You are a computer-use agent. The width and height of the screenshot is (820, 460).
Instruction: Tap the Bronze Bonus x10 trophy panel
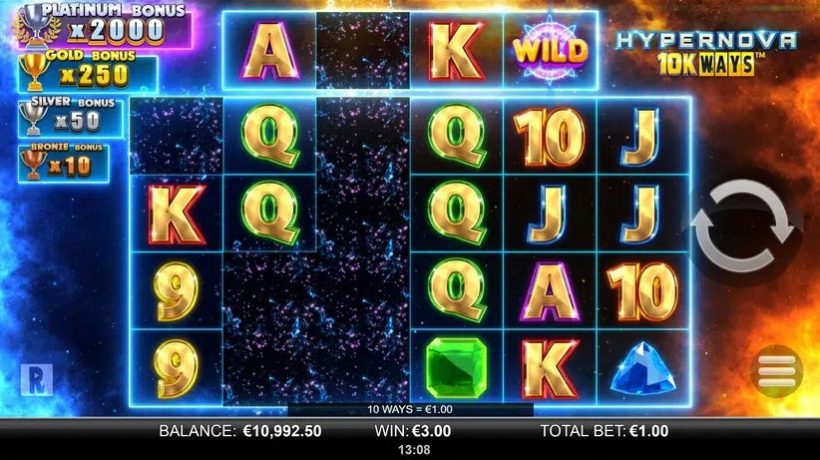63,161
